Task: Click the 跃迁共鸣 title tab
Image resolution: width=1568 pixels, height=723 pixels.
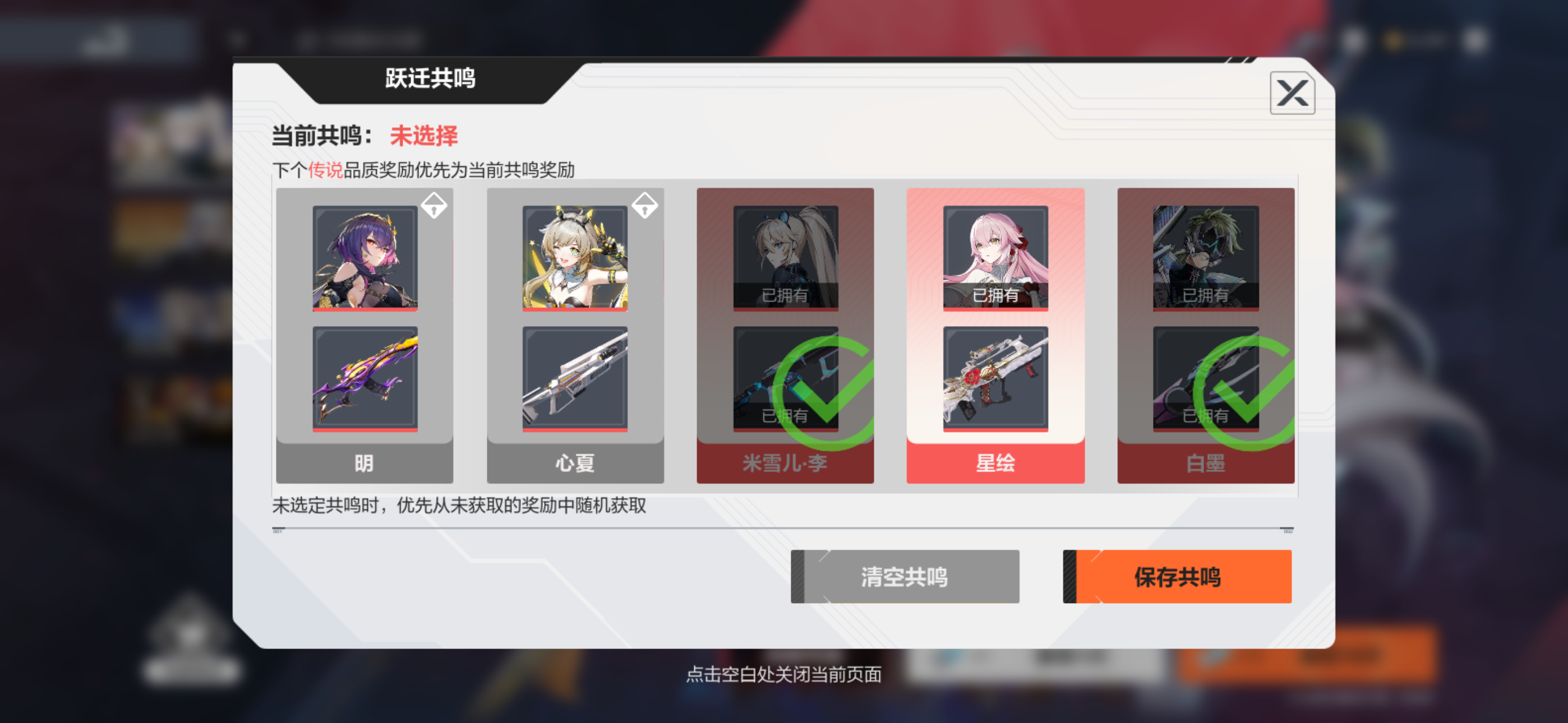Action: (430, 79)
